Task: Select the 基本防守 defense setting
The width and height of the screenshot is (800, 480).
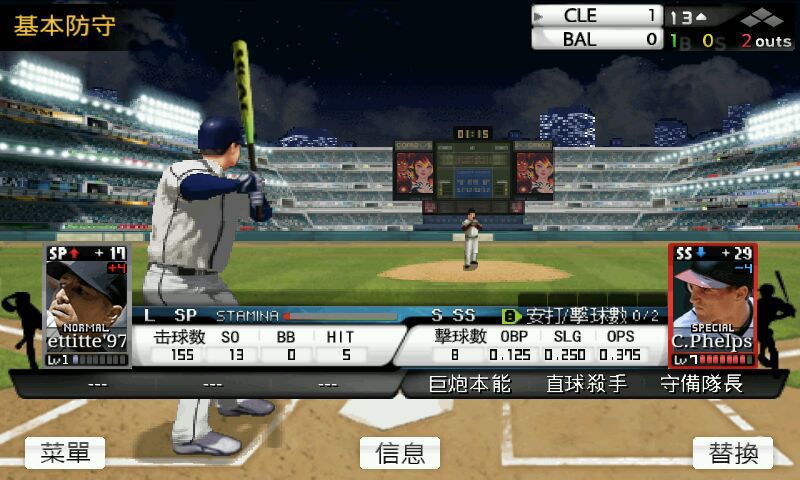Action: coord(64,25)
